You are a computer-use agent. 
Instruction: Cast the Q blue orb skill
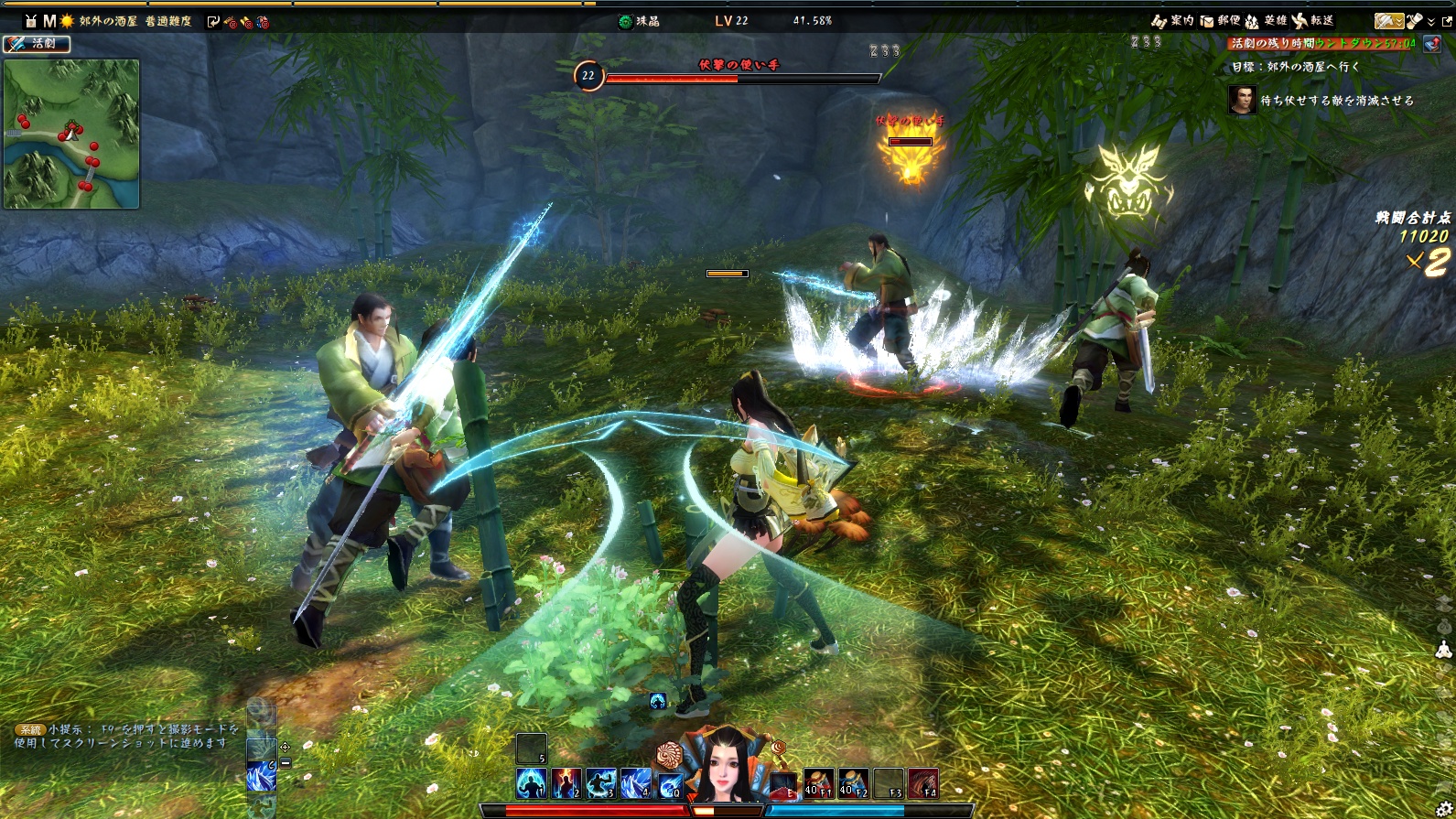coord(671,783)
